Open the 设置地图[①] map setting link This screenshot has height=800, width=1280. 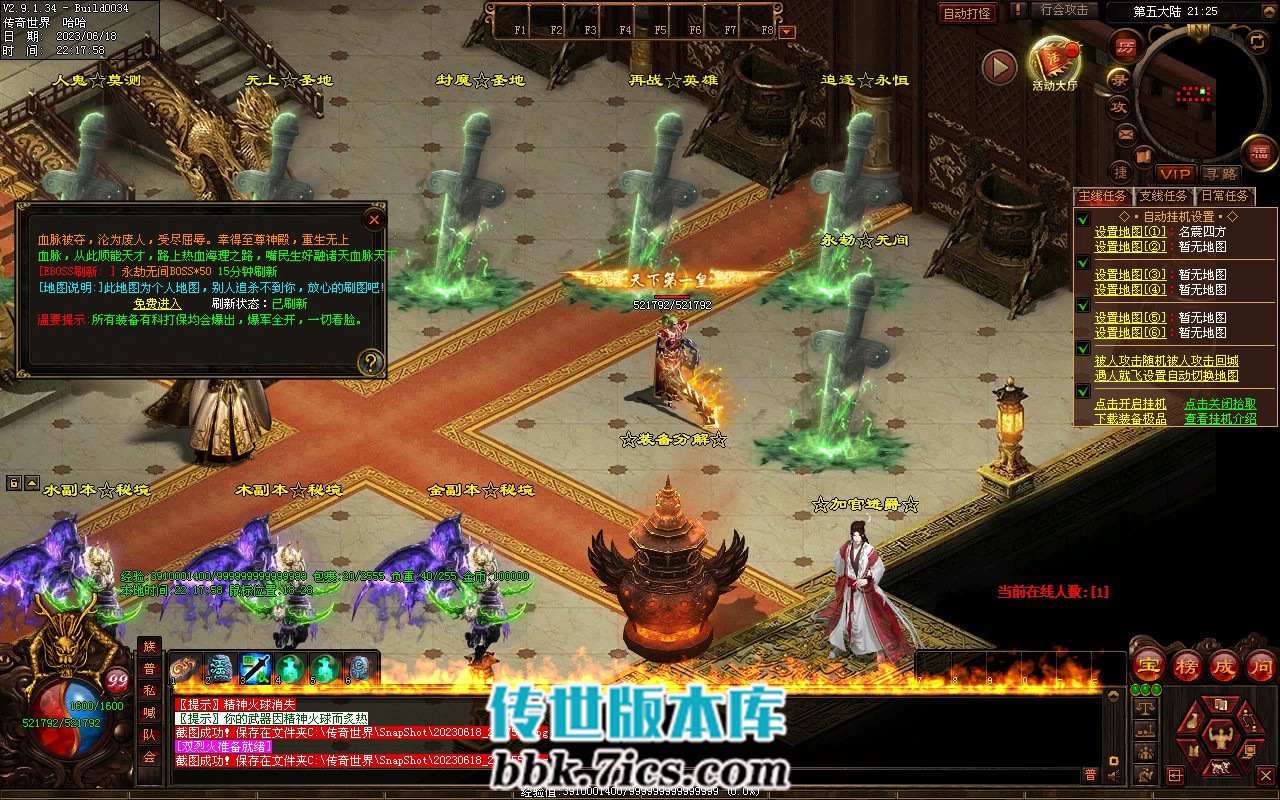(x=1129, y=232)
